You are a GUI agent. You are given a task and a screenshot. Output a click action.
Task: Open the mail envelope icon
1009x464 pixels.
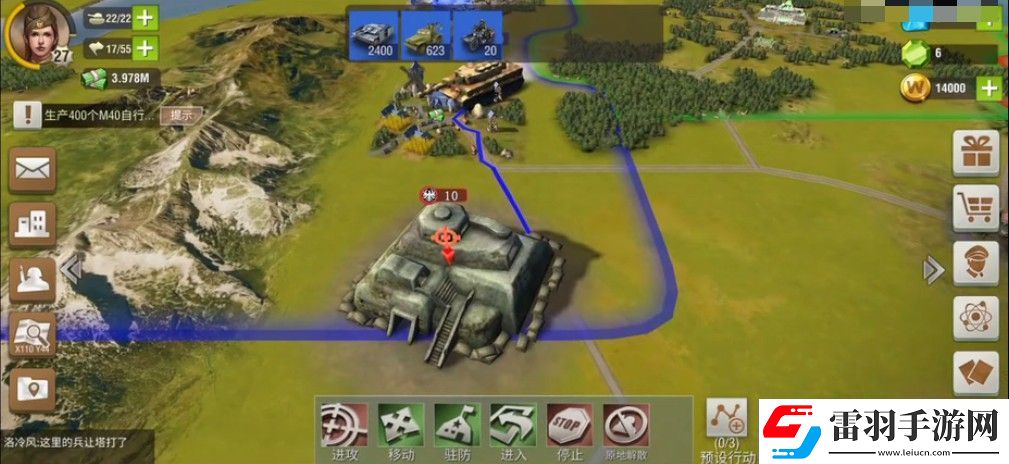click(x=32, y=170)
